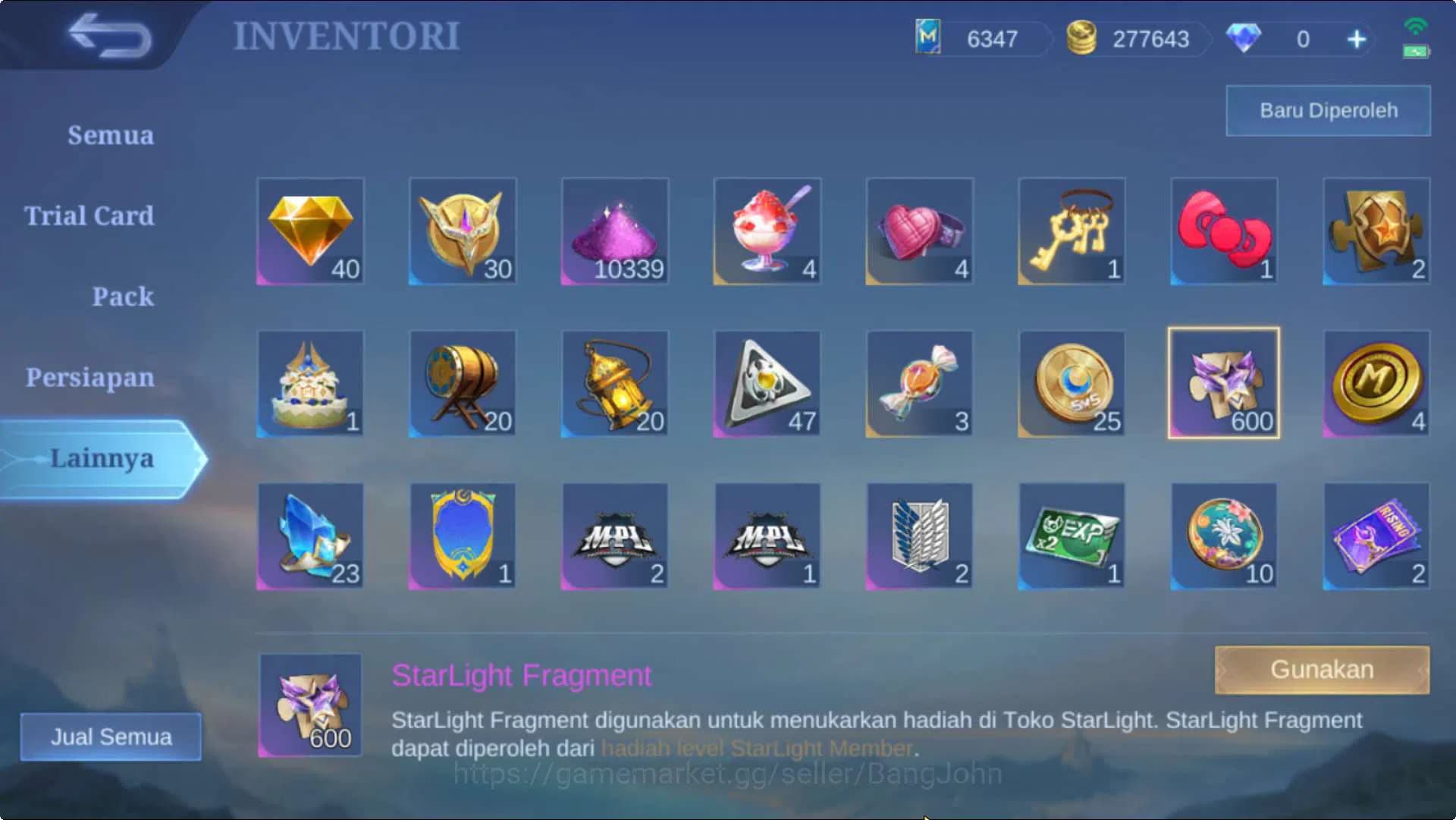Select the Pack sidebar tab
This screenshot has height=820, width=1456.
click(x=124, y=297)
